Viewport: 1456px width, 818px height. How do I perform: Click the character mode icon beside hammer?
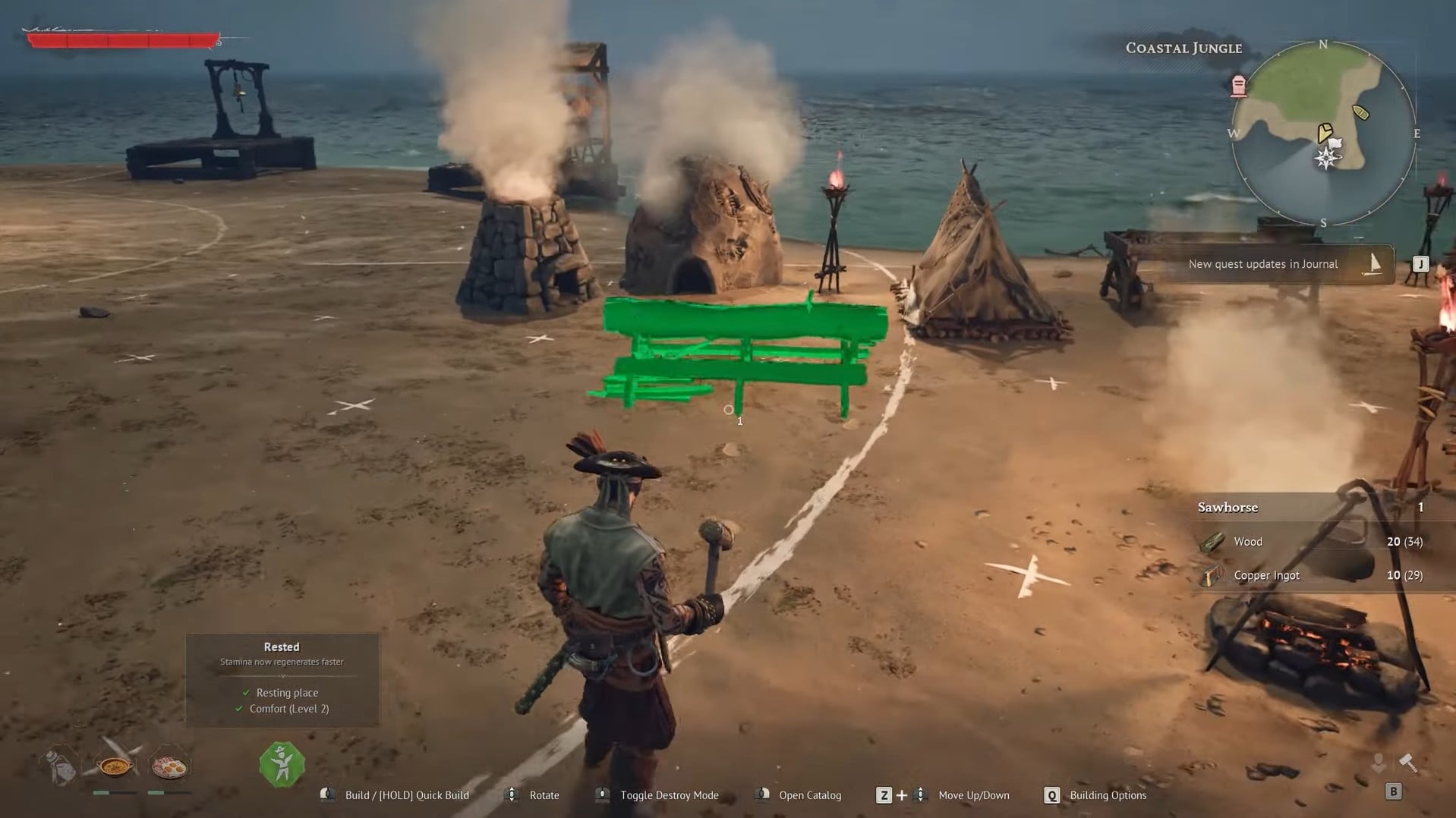click(1379, 762)
